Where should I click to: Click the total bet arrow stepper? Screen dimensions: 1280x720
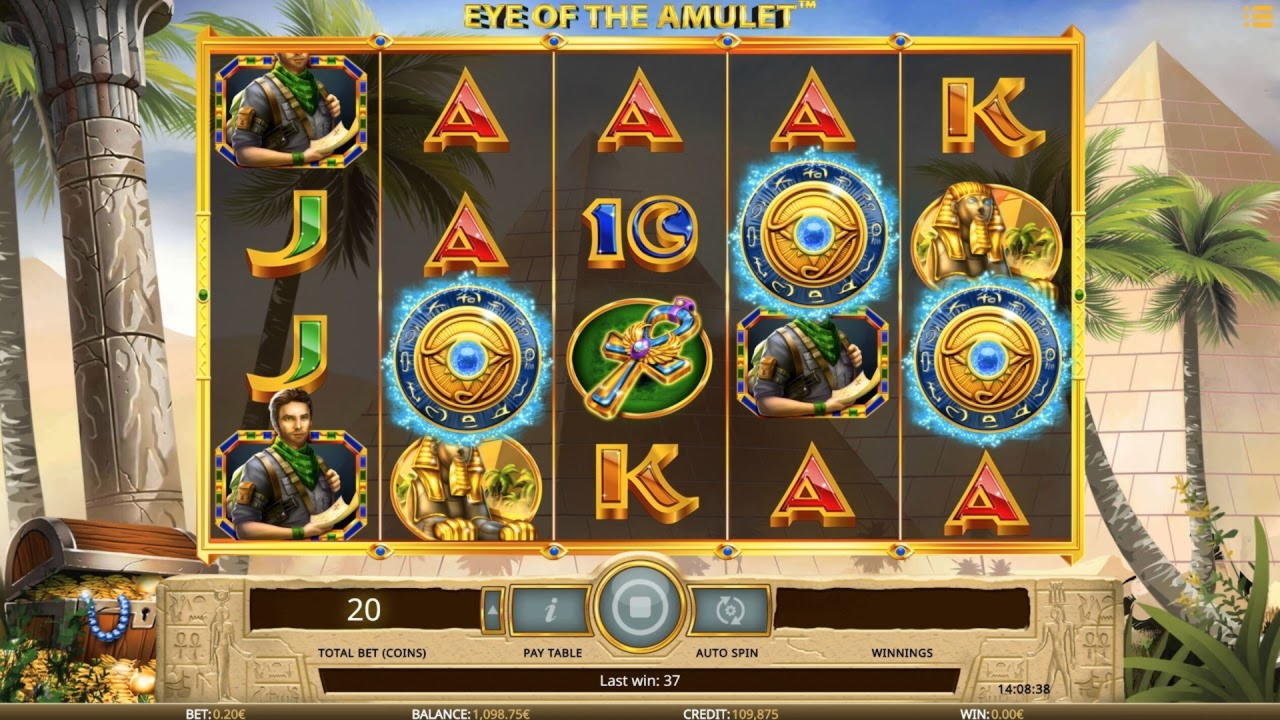(x=492, y=609)
